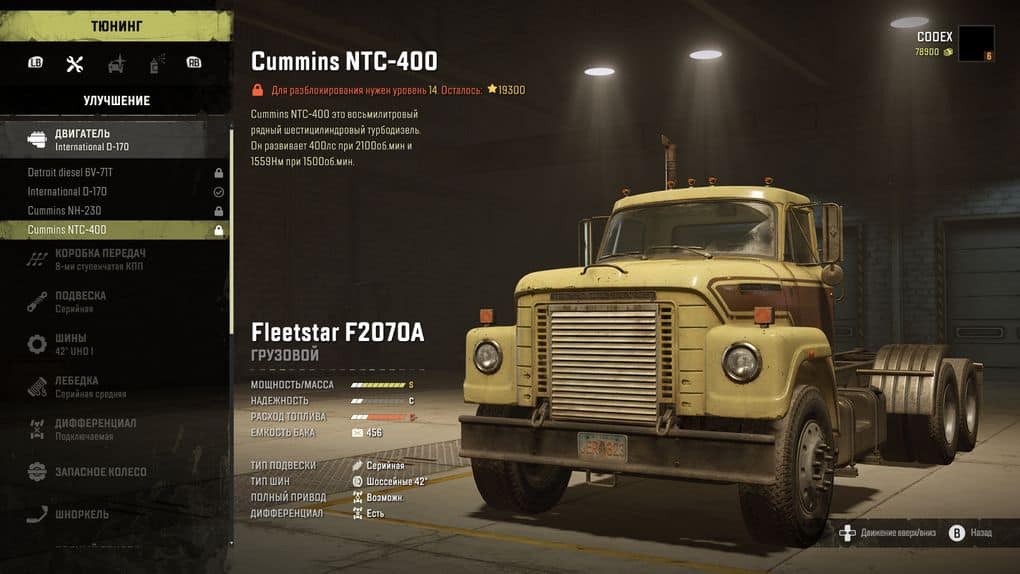This screenshot has height=574, width=1020.
Task: Open the Запасное колесо spare wheel category
Action: tap(114, 471)
